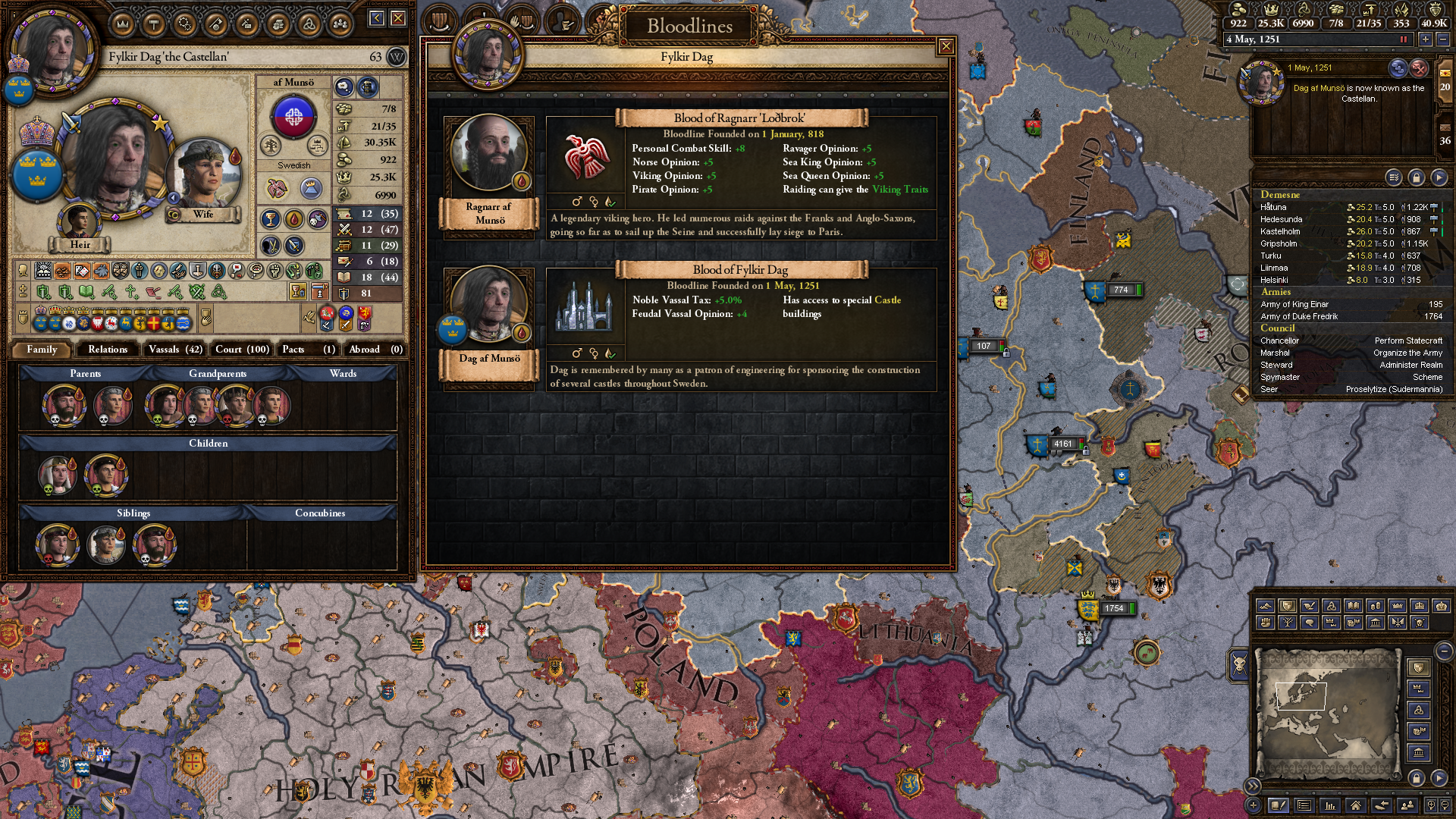Viewport: 1456px width, 819px height.
Task: Click the Wife portrait
Action: [204, 176]
